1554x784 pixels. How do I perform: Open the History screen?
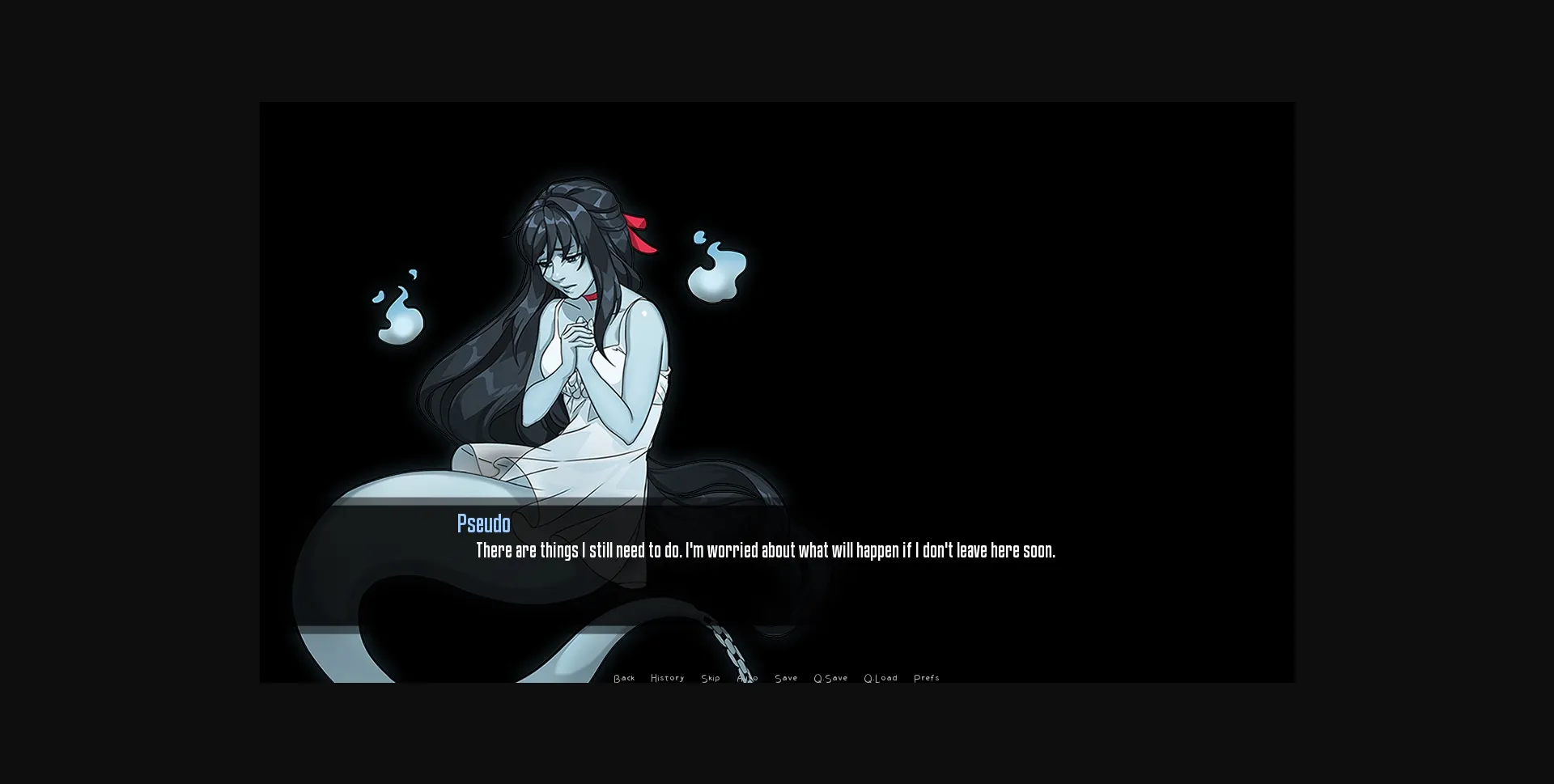click(x=667, y=678)
